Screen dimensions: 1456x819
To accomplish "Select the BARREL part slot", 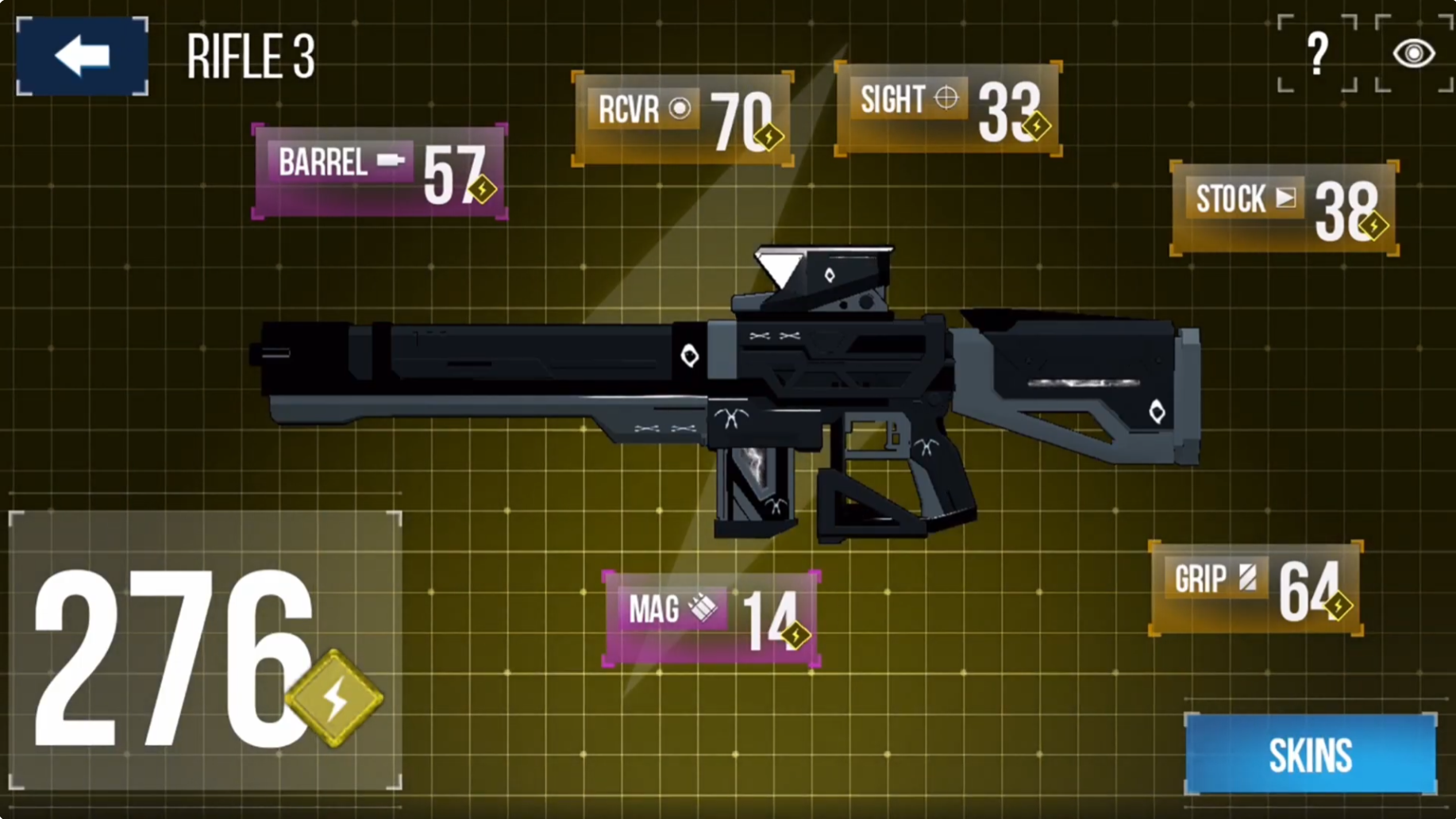I will pos(379,171).
